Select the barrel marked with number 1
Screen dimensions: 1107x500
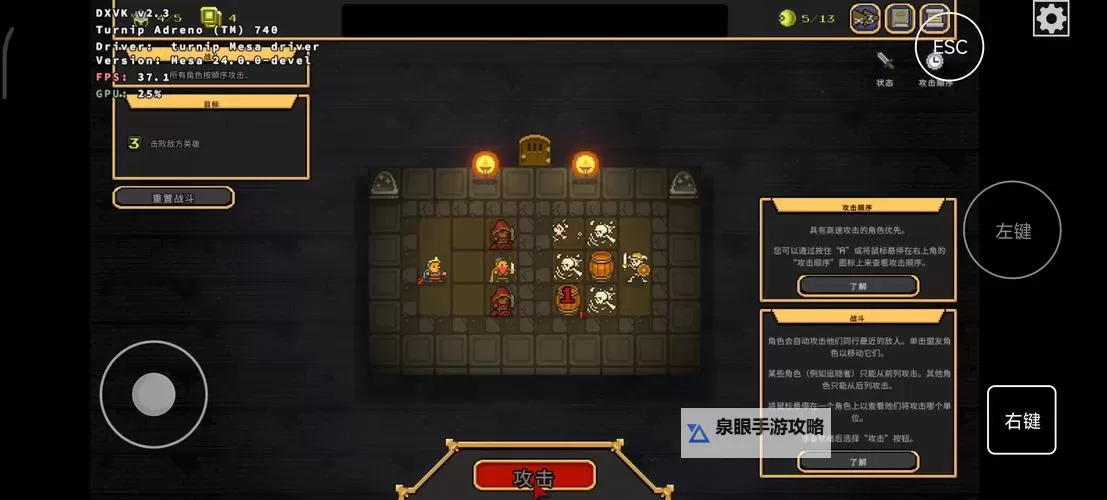568,299
